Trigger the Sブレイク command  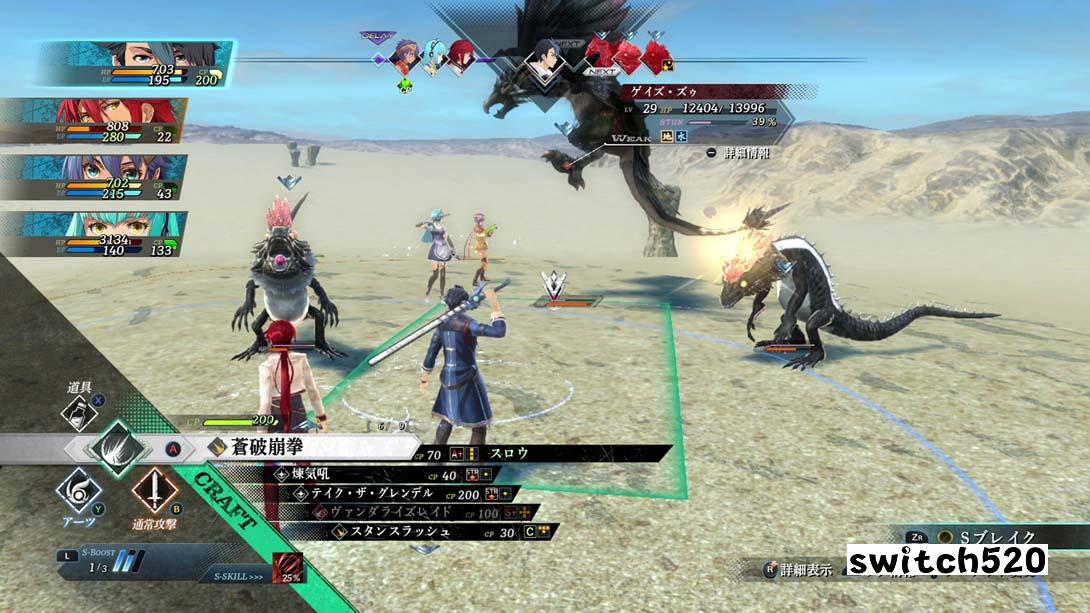pos(988,538)
